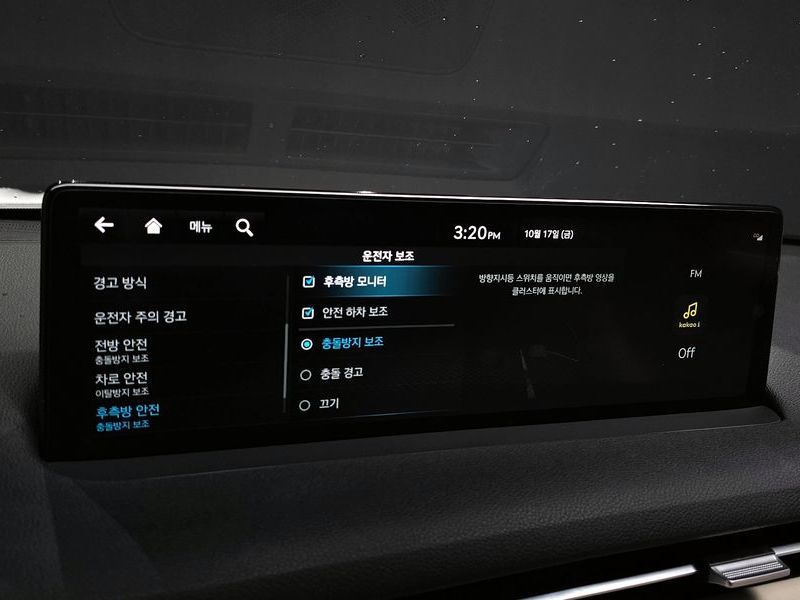Viewport: 800px width, 600px height.
Task: Uncheck 안전 하차 보조 option
Action: pyautogui.click(x=309, y=313)
